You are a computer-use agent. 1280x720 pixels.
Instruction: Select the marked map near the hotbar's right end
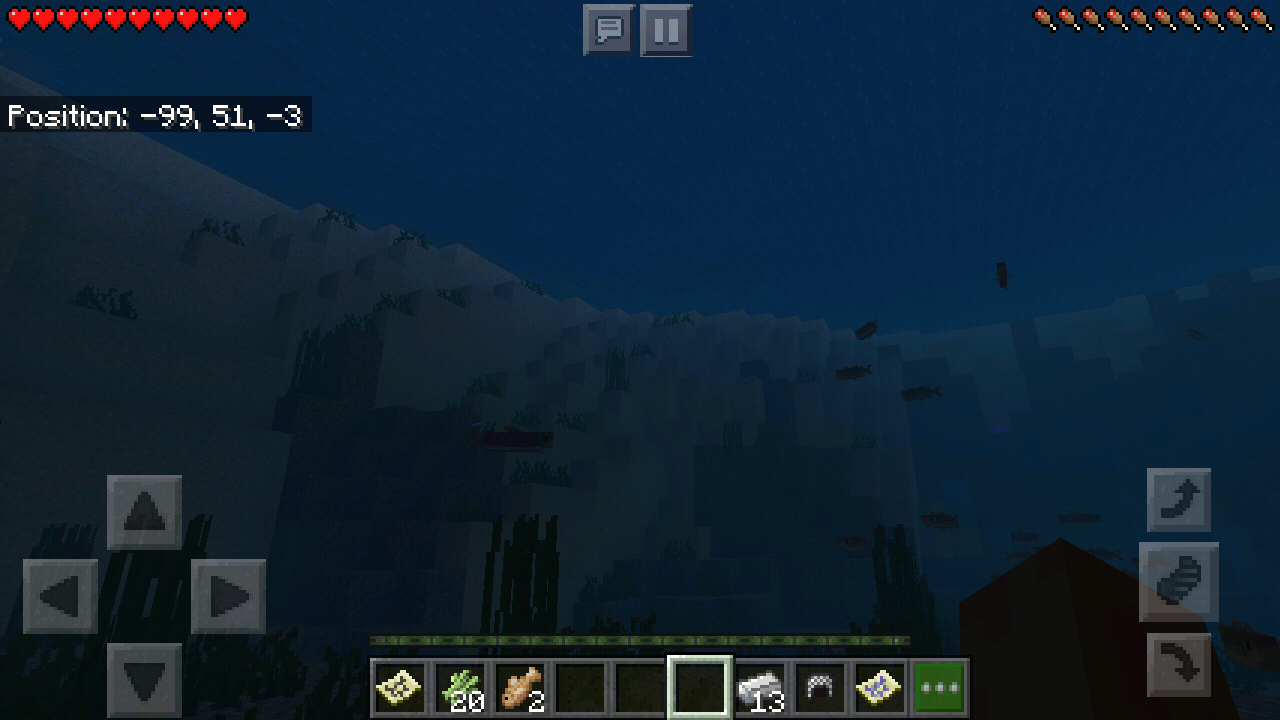(880, 684)
